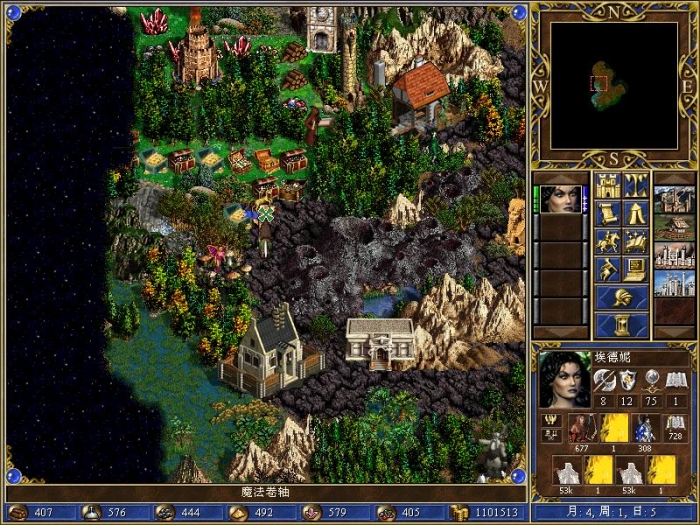Open the quest log scroll button

608,213
